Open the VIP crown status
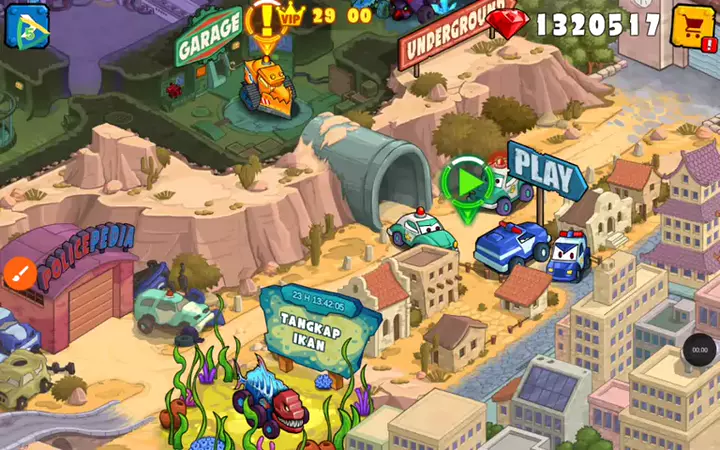The height and width of the screenshot is (450, 720). pyautogui.click(x=290, y=15)
